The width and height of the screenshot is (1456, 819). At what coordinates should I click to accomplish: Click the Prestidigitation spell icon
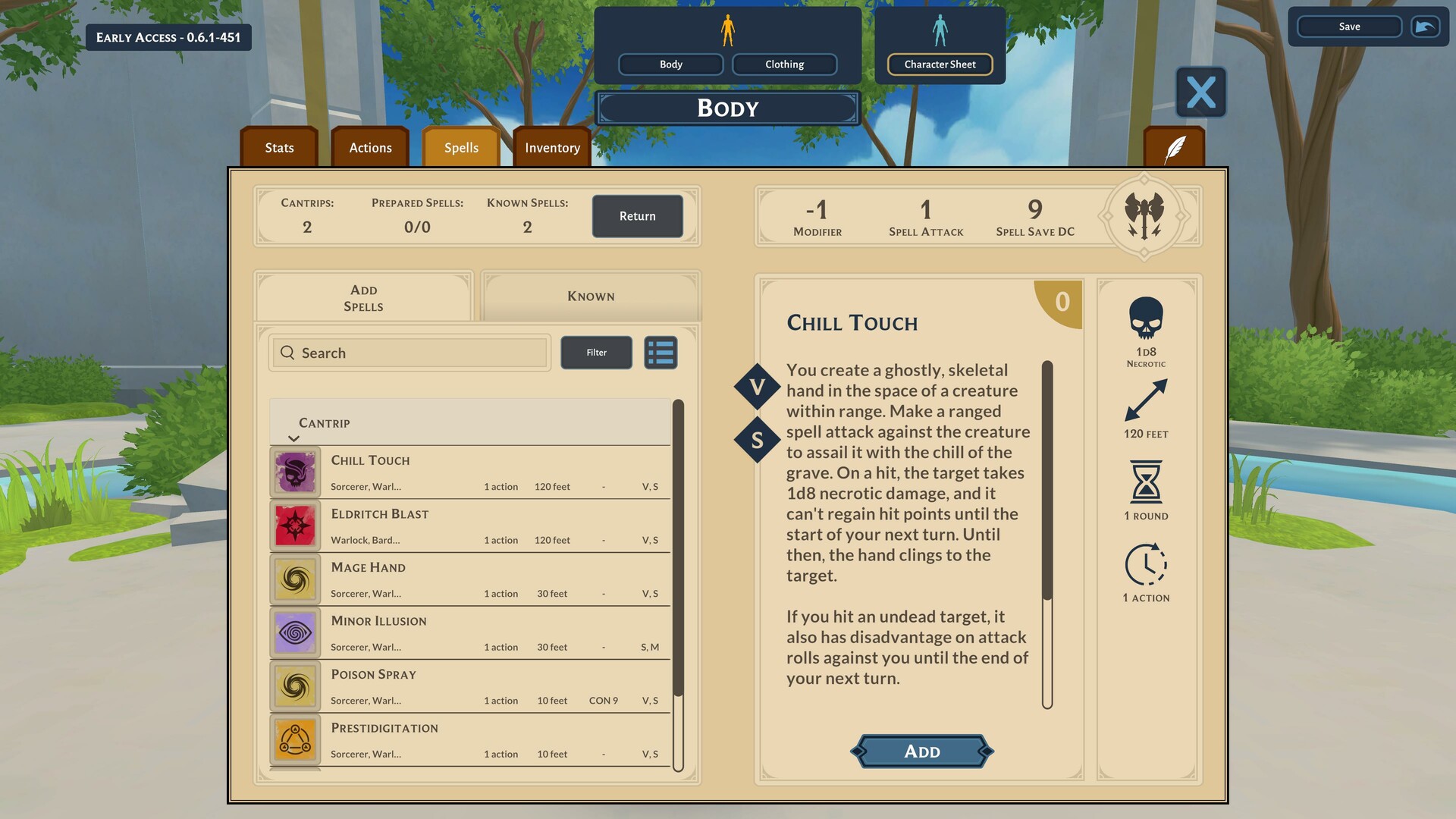[x=295, y=739]
